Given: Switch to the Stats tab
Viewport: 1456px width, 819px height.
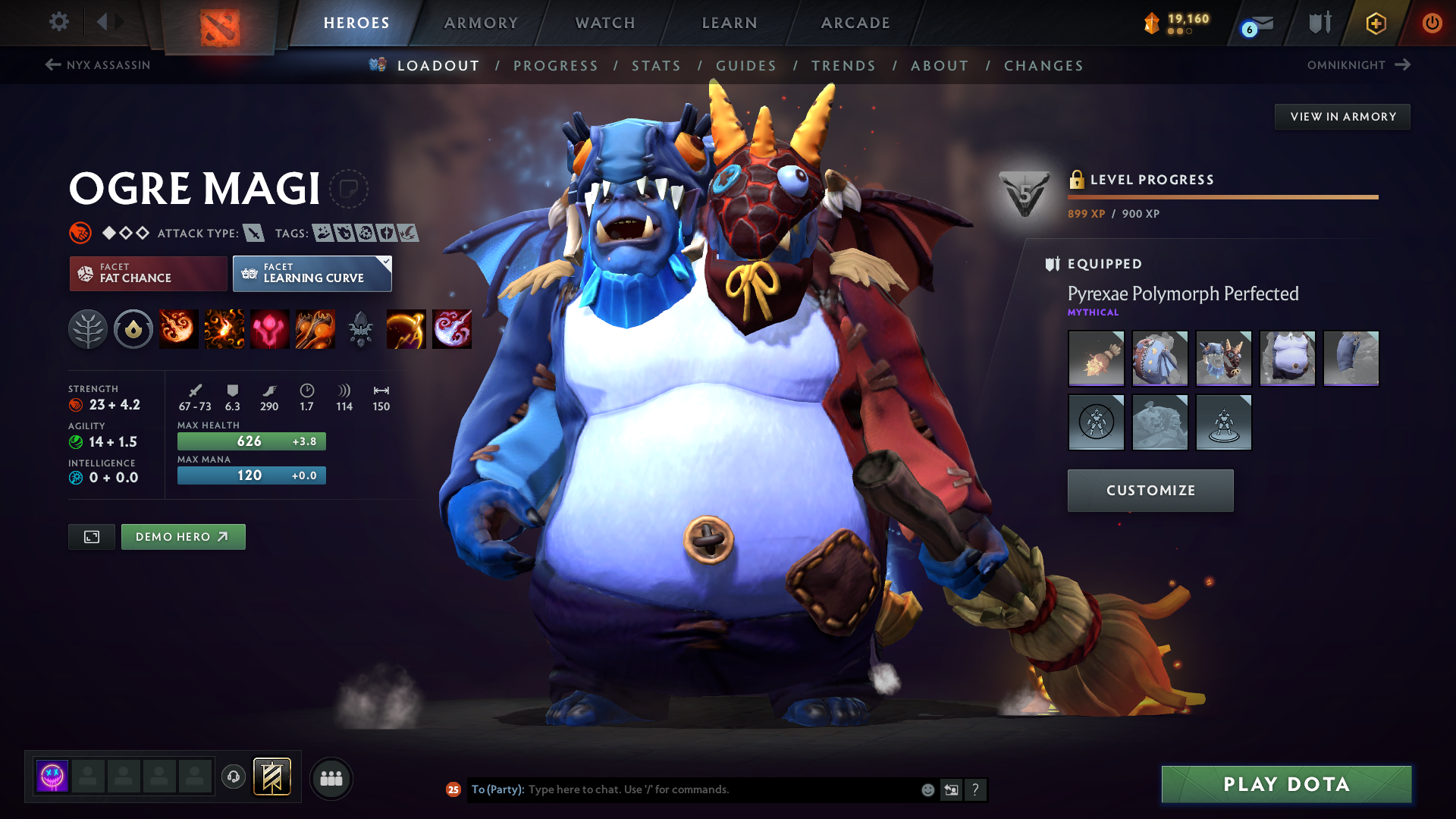Looking at the screenshot, I should click(x=657, y=66).
